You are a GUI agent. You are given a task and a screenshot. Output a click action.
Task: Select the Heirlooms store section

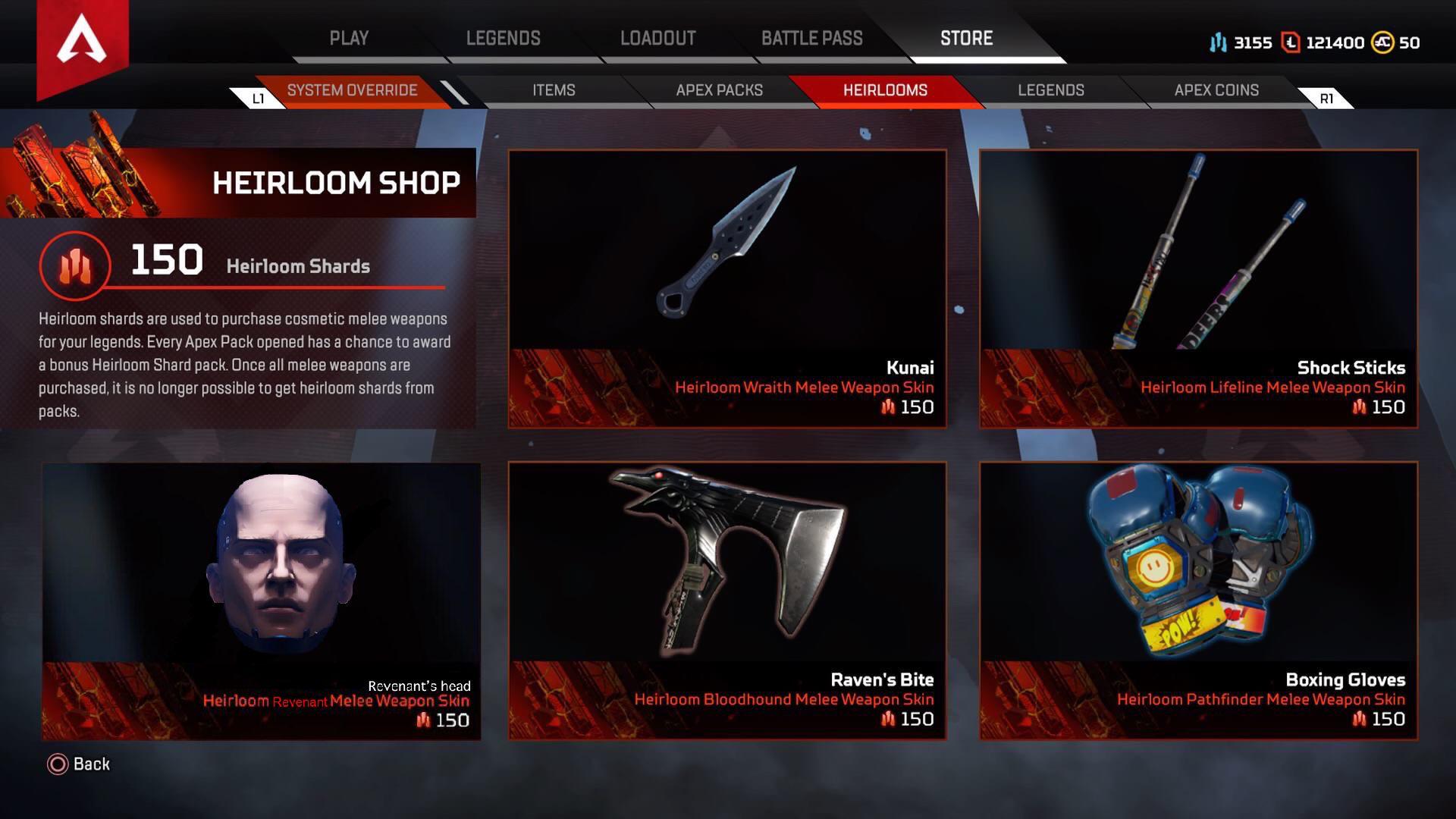pos(885,90)
